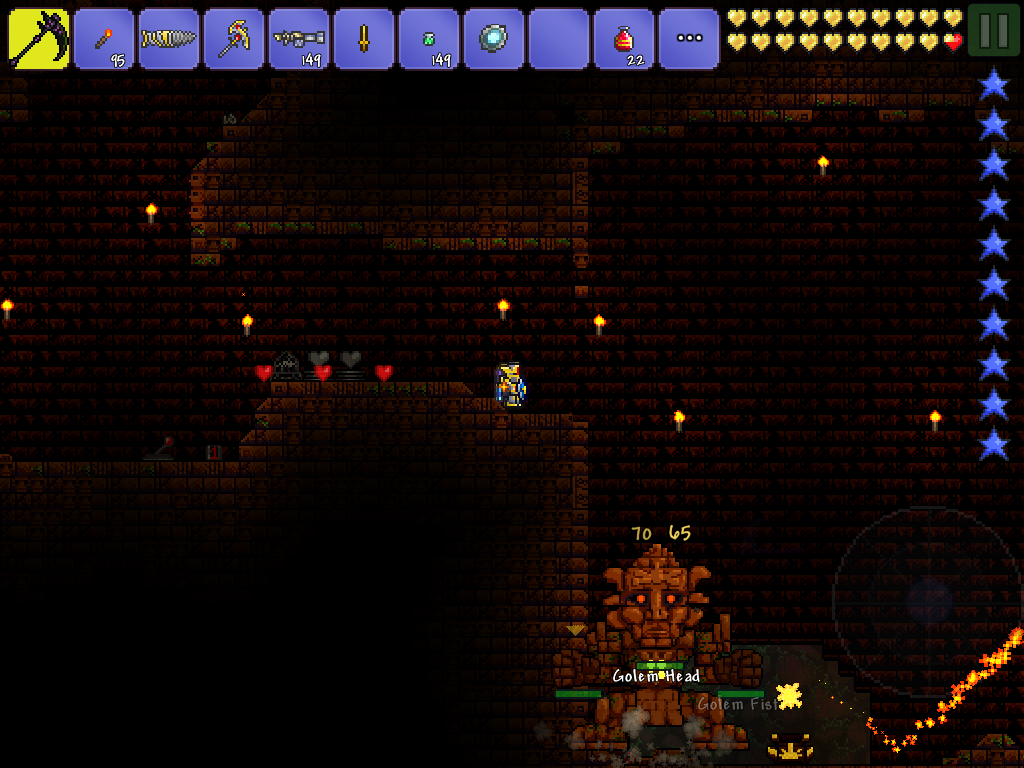Select the golden sword slot
Screen dimensions: 1024x768
[x=364, y=39]
